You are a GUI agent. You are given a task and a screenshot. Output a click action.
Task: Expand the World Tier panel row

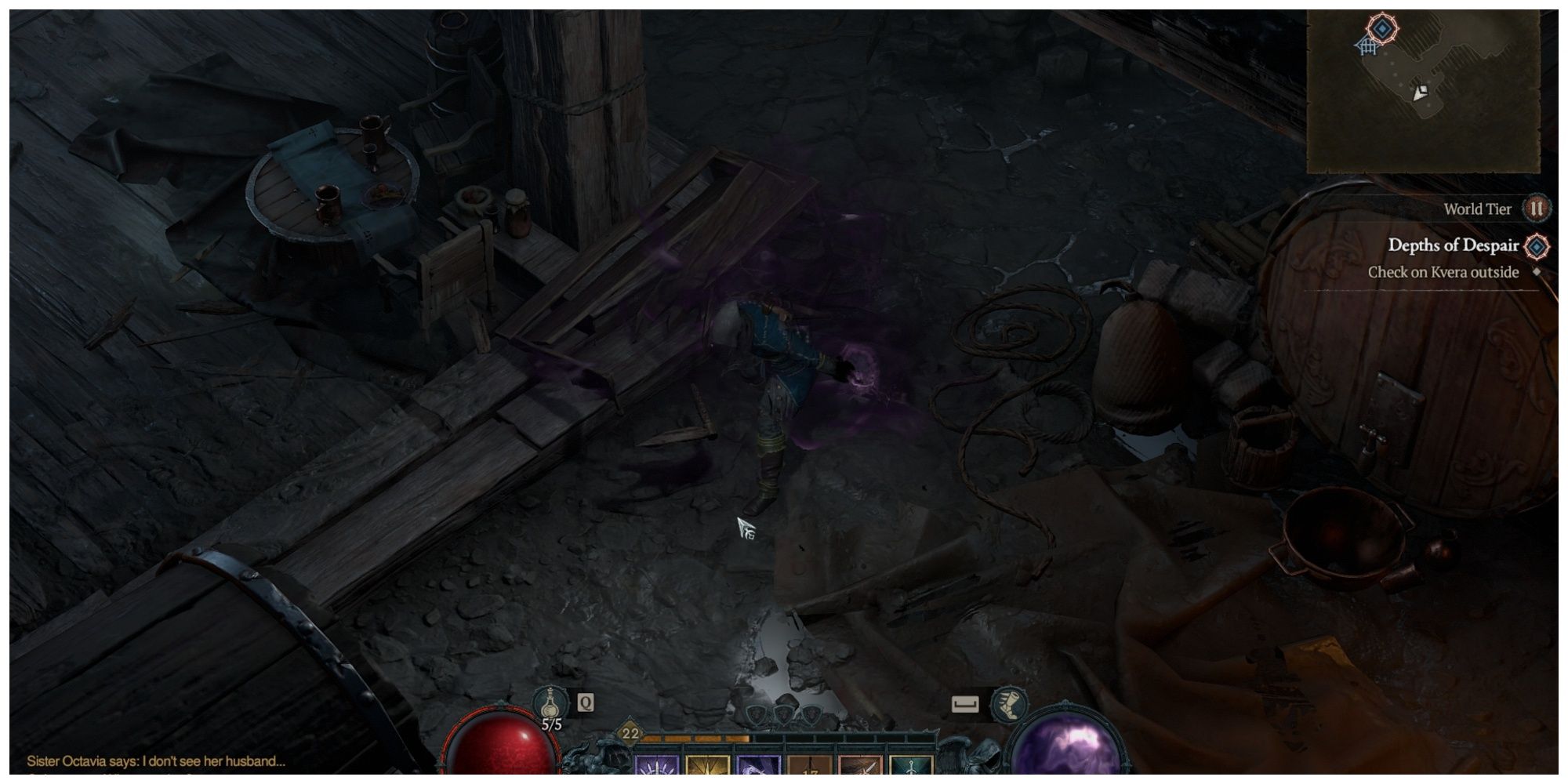tap(1478, 209)
